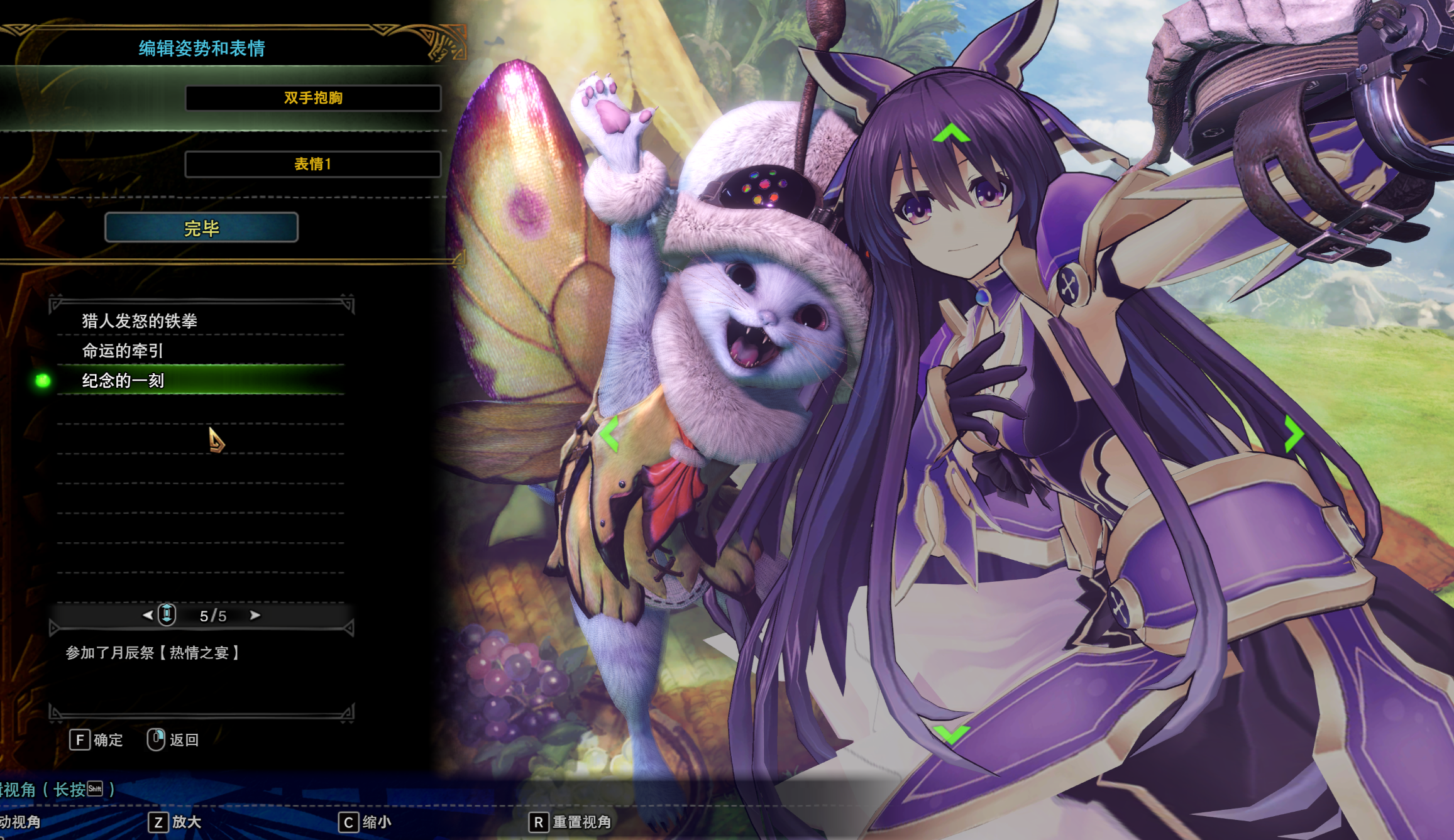Select the 命运的牵引 pose entry

124,351
